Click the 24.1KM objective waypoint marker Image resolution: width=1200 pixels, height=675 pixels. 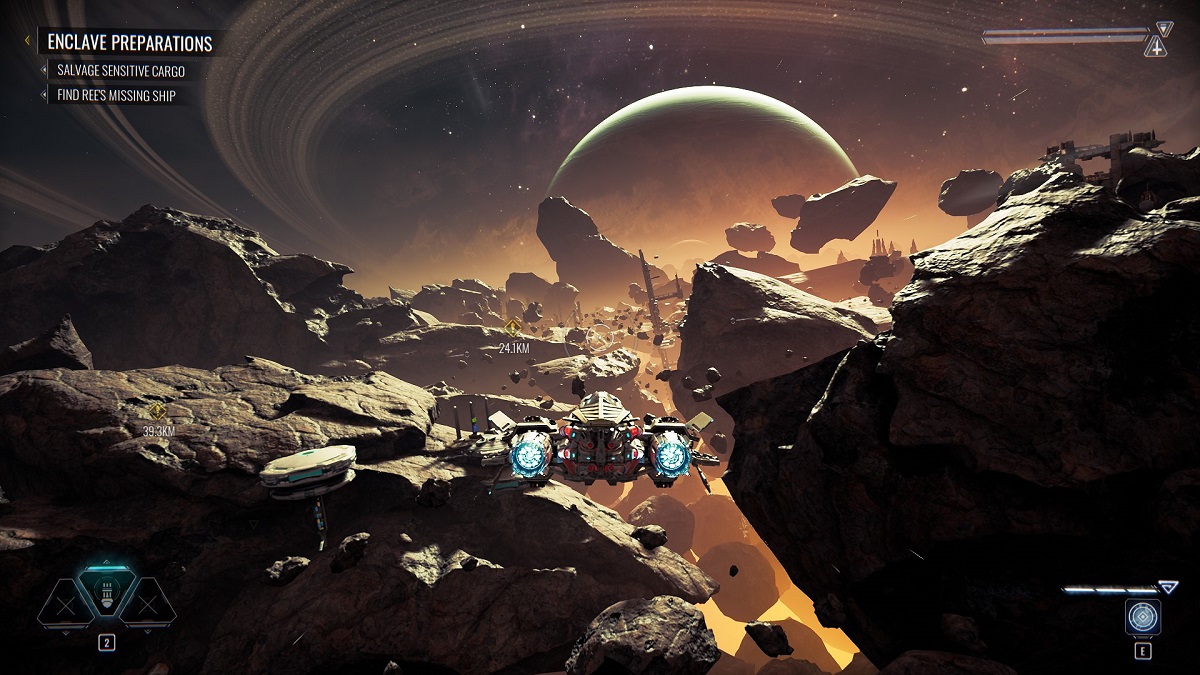(513, 327)
